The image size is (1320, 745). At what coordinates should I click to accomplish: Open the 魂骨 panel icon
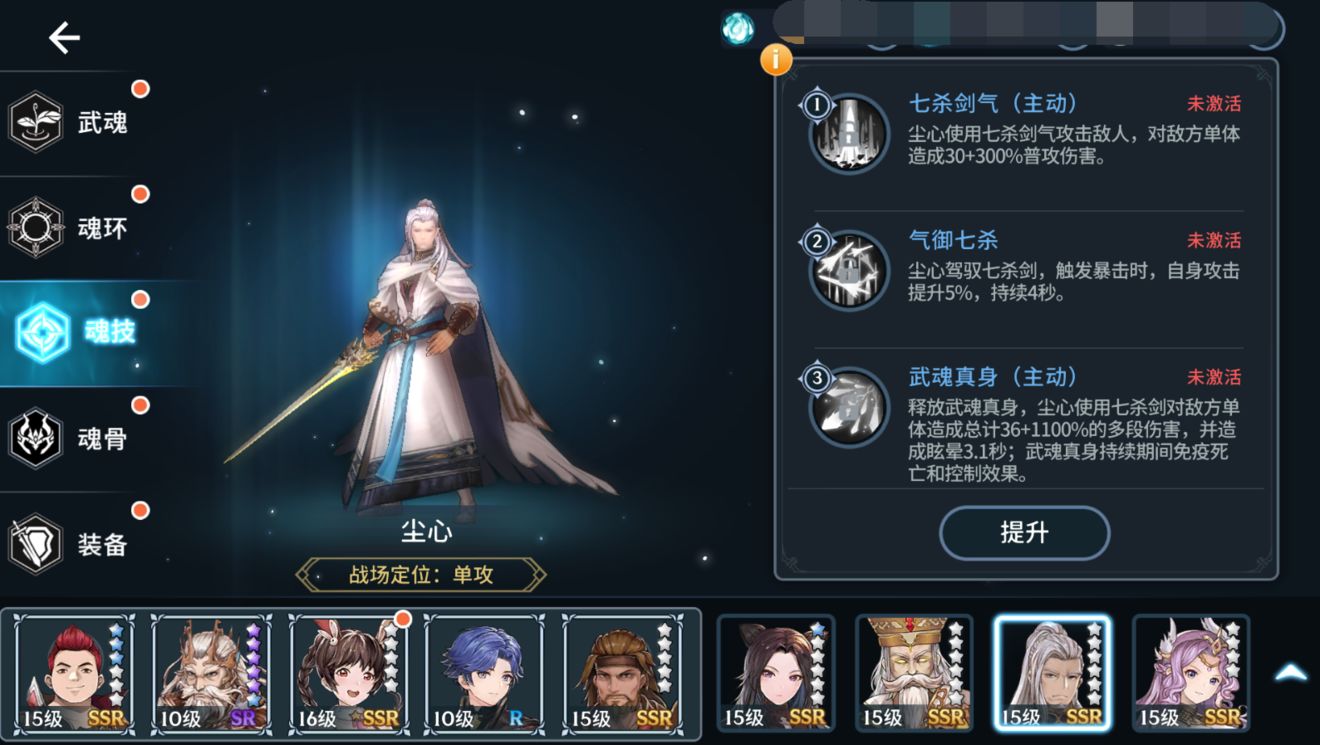[37, 437]
